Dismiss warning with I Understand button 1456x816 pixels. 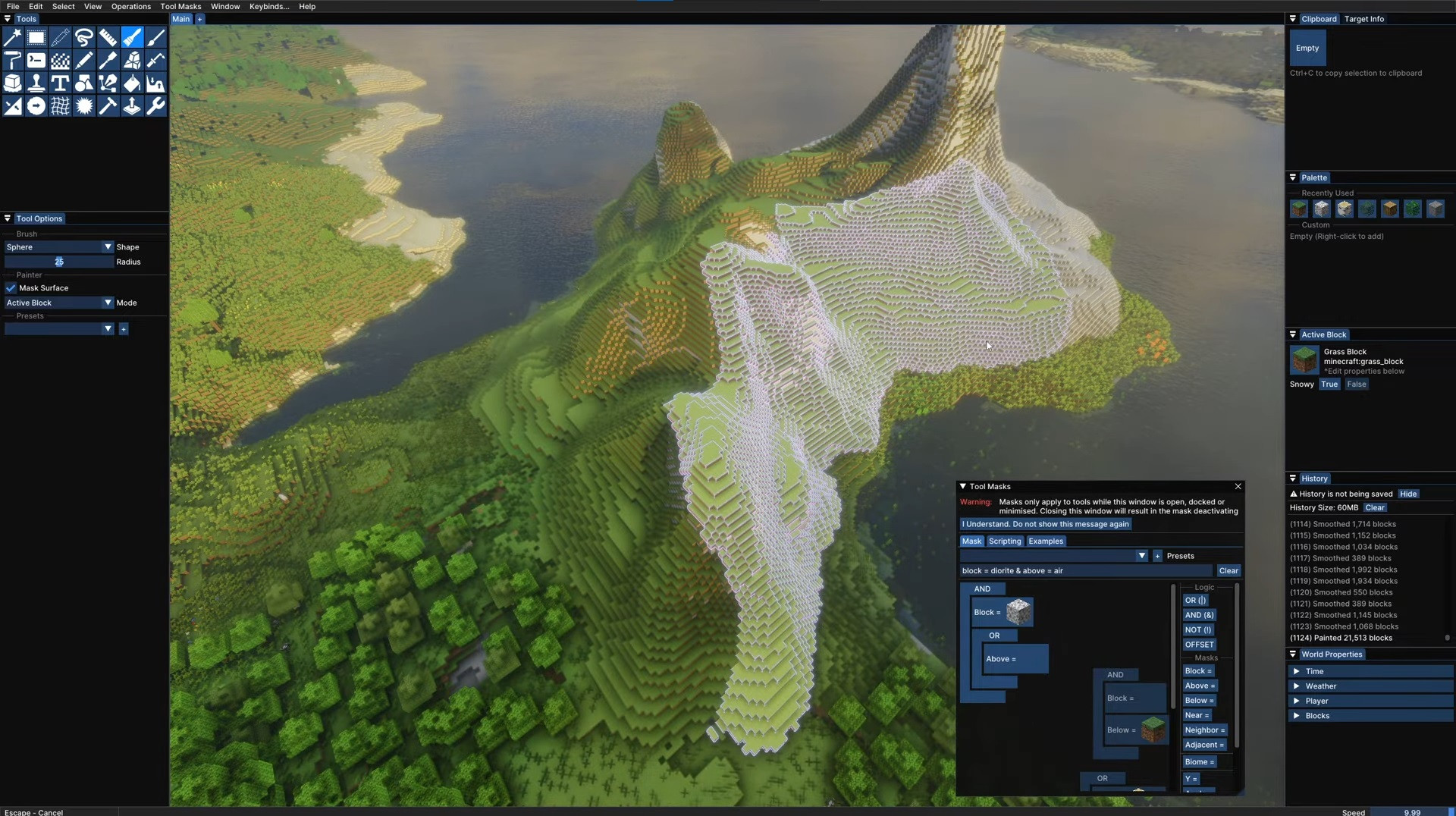[x=1045, y=524]
